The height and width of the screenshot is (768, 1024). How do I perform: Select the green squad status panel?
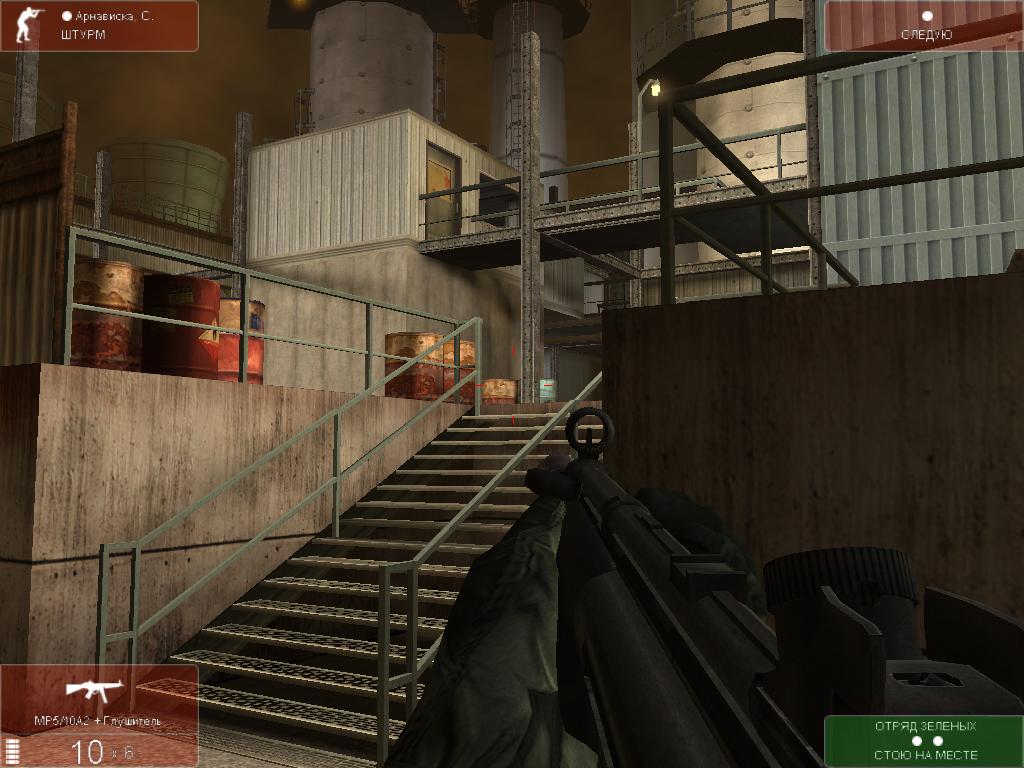923,741
